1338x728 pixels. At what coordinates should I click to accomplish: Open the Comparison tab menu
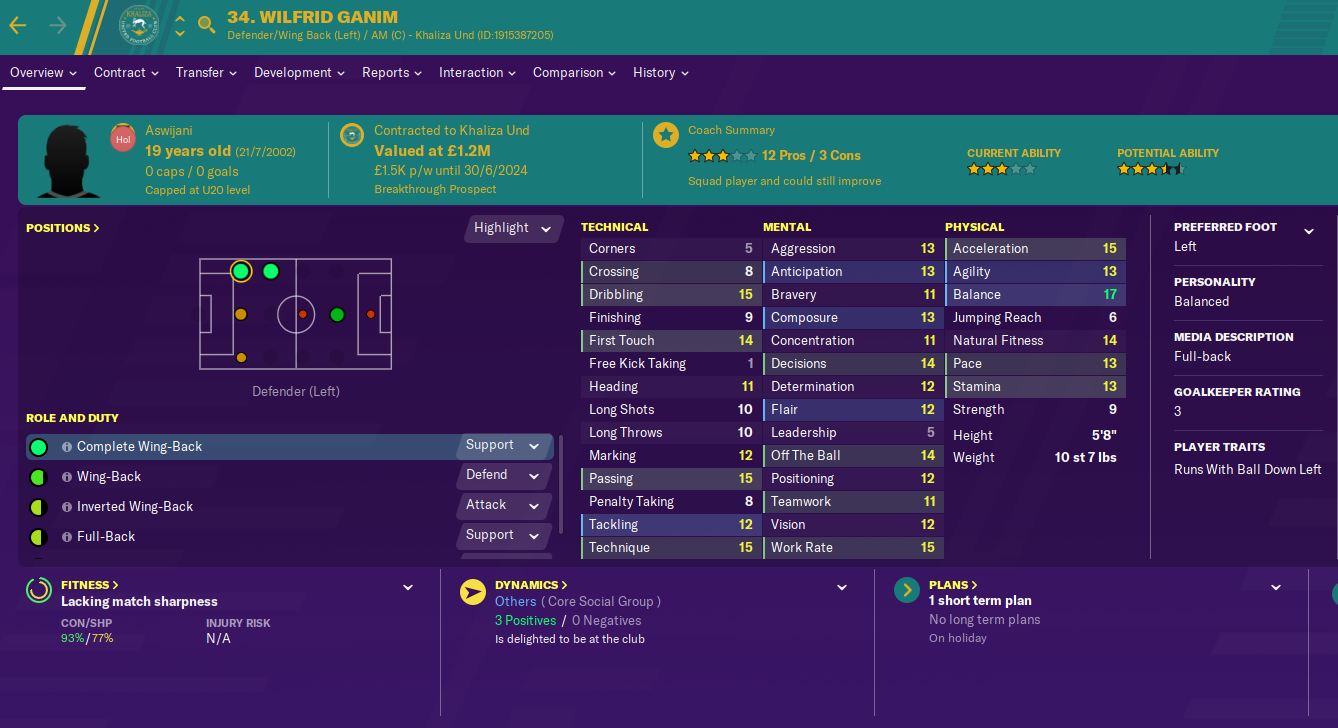574,73
